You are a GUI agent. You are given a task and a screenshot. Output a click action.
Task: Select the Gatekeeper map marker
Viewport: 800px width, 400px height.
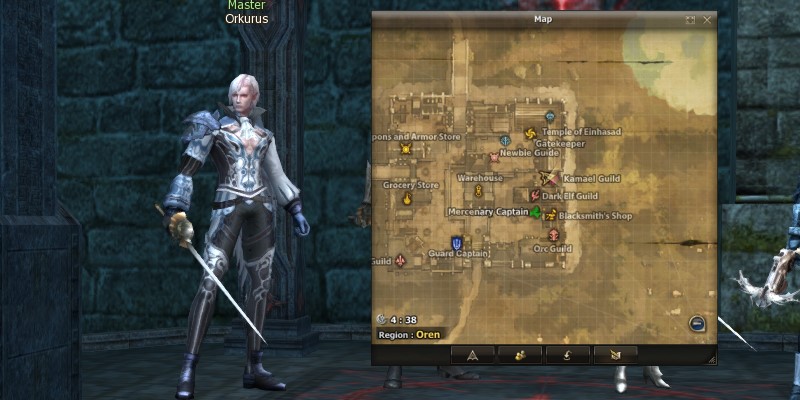[x=505, y=140]
